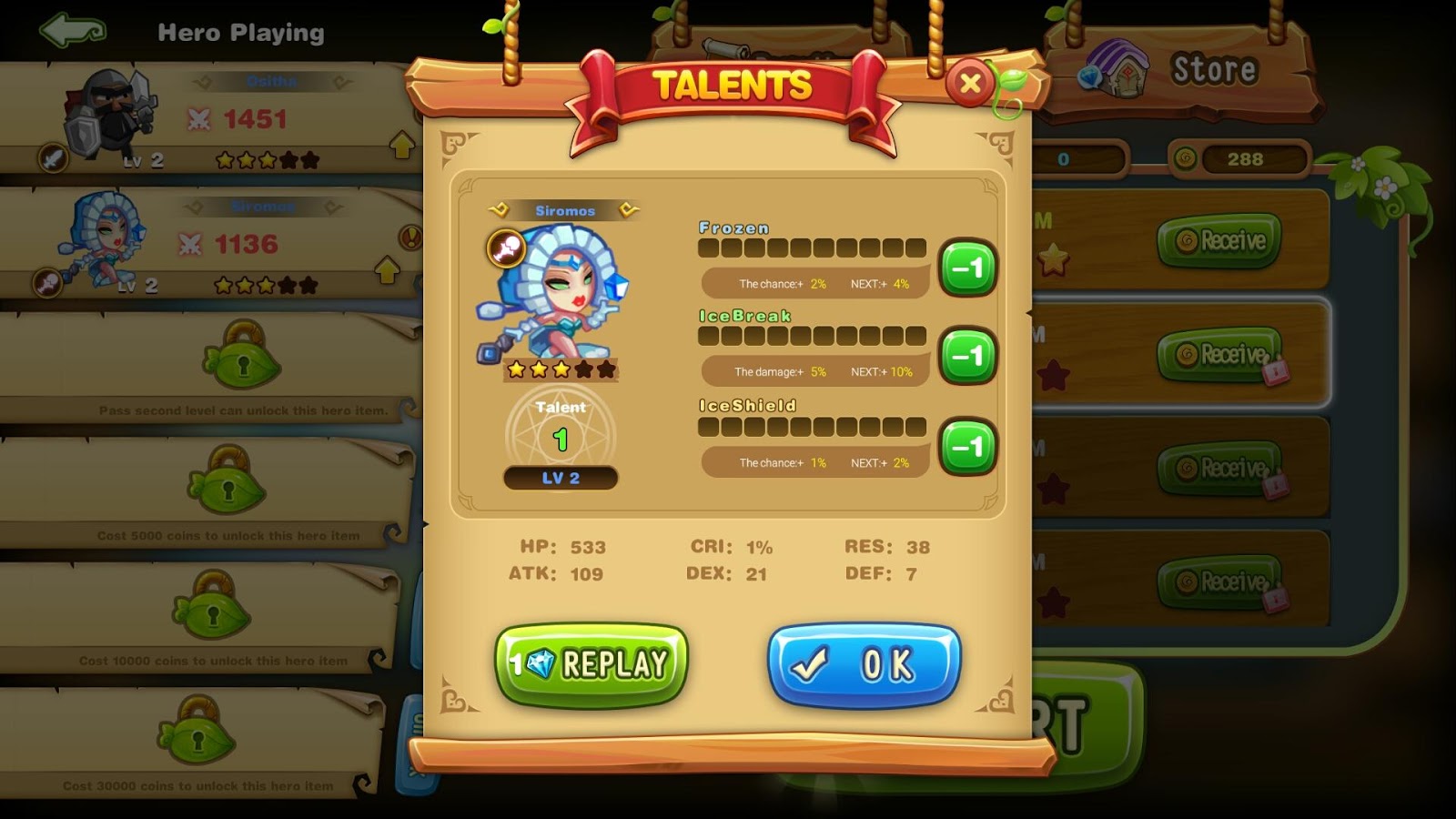Click the yellow upgrade arrow on Siromos row
This screenshot has width=1456, height=819.
[387, 270]
